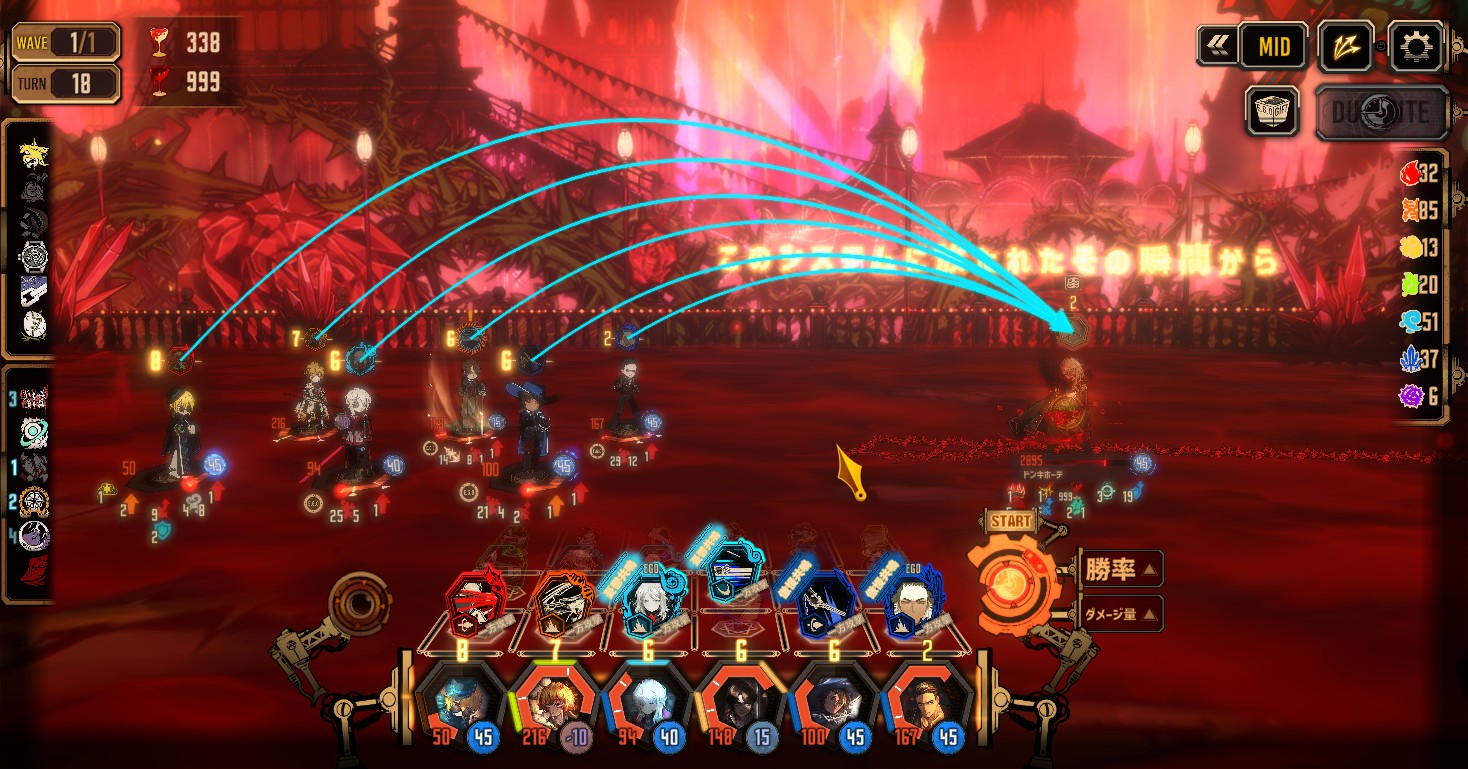The height and width of the screenshot is (769, 1468).
Task: Open the settings gear menu
Action: [x=1419, y=46]
